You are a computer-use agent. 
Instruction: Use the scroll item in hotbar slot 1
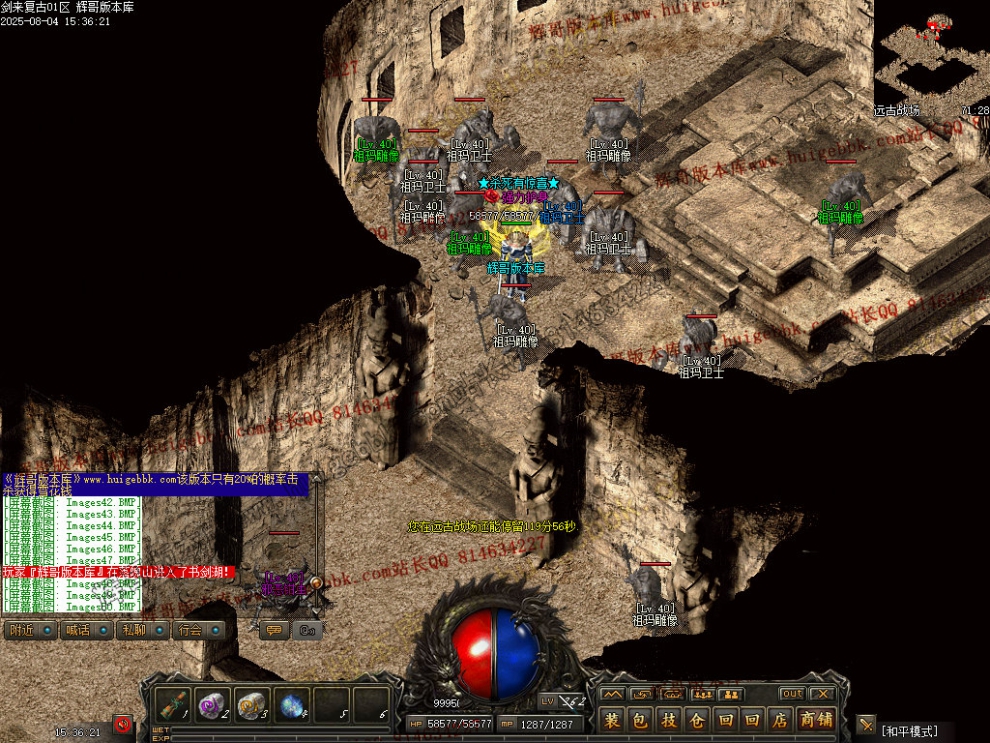coord(176,704)
